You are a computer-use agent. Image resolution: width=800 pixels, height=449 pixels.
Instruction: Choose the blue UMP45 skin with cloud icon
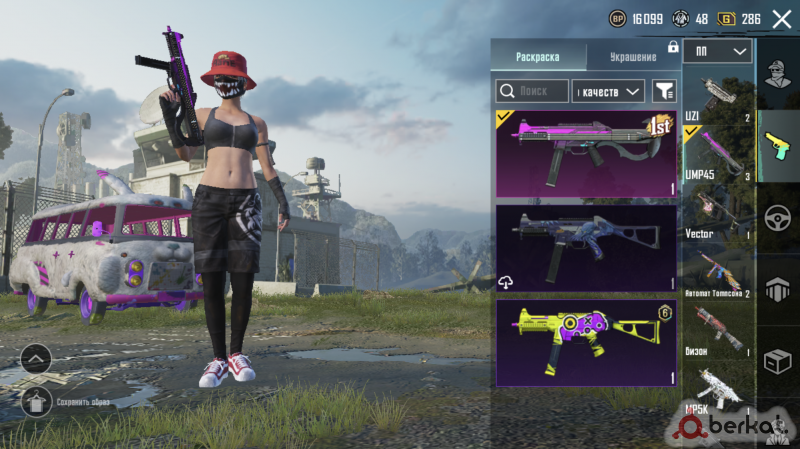[x=586, y=249]
